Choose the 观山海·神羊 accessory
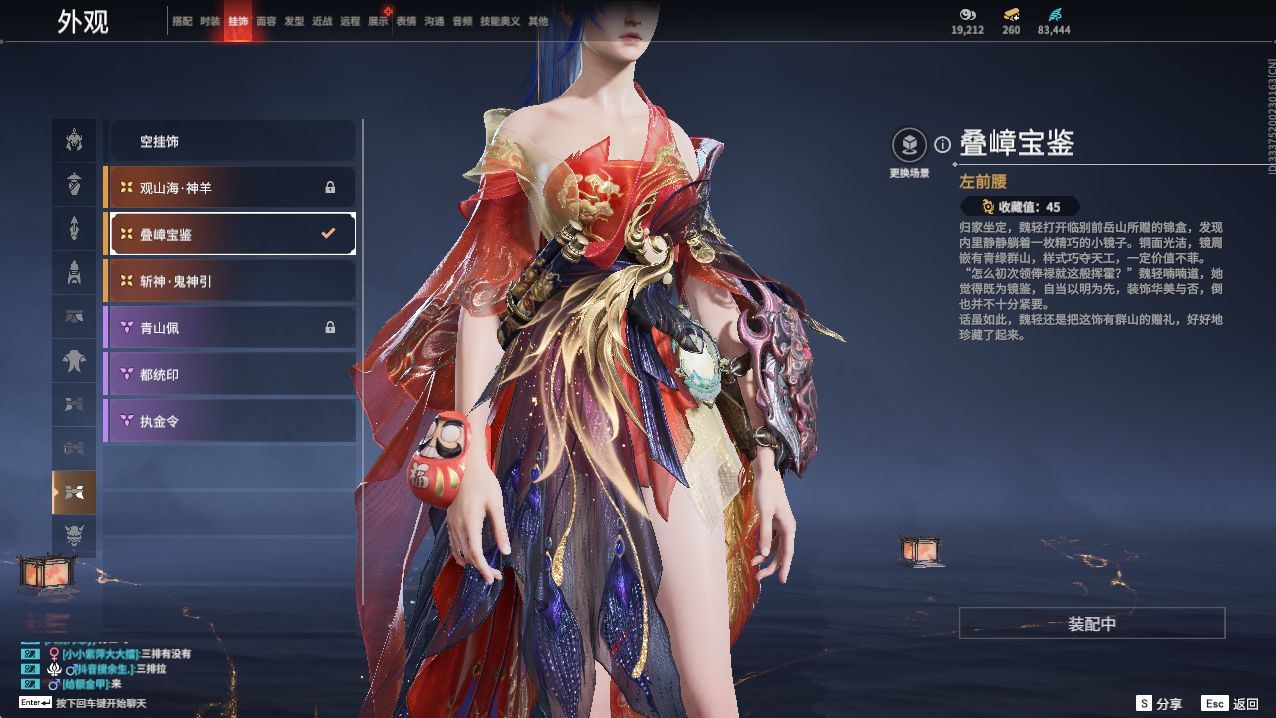The width and height of the screenshot is (1276, 718). (x=230, y=188)
